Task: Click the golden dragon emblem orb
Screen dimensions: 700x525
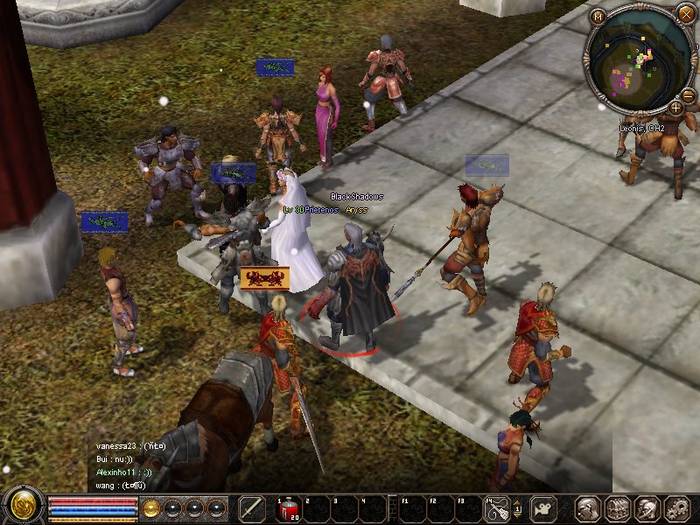Action: (22, 506)
